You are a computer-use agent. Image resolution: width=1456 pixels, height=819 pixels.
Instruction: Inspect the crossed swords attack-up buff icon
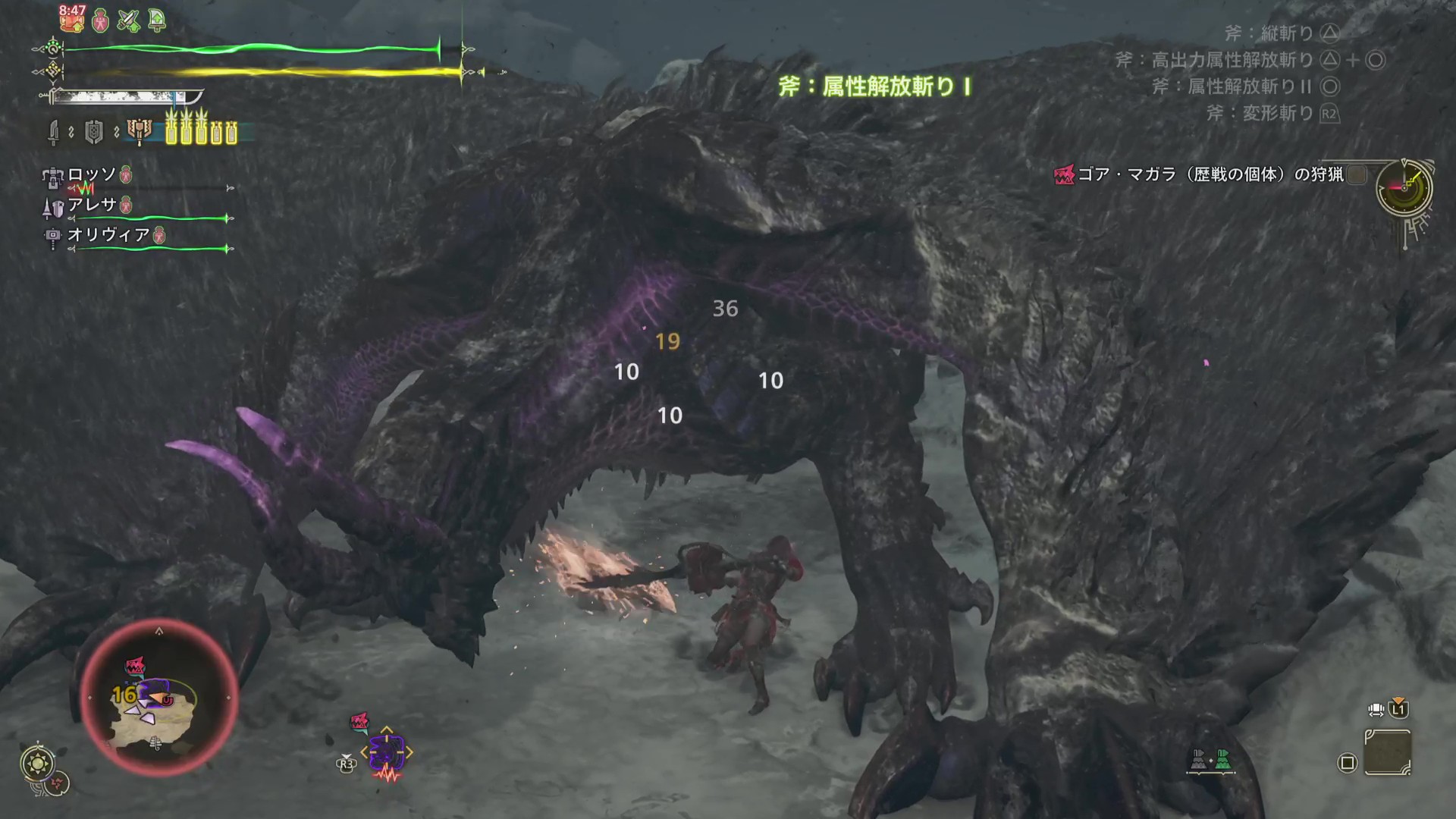coord(129,20)
